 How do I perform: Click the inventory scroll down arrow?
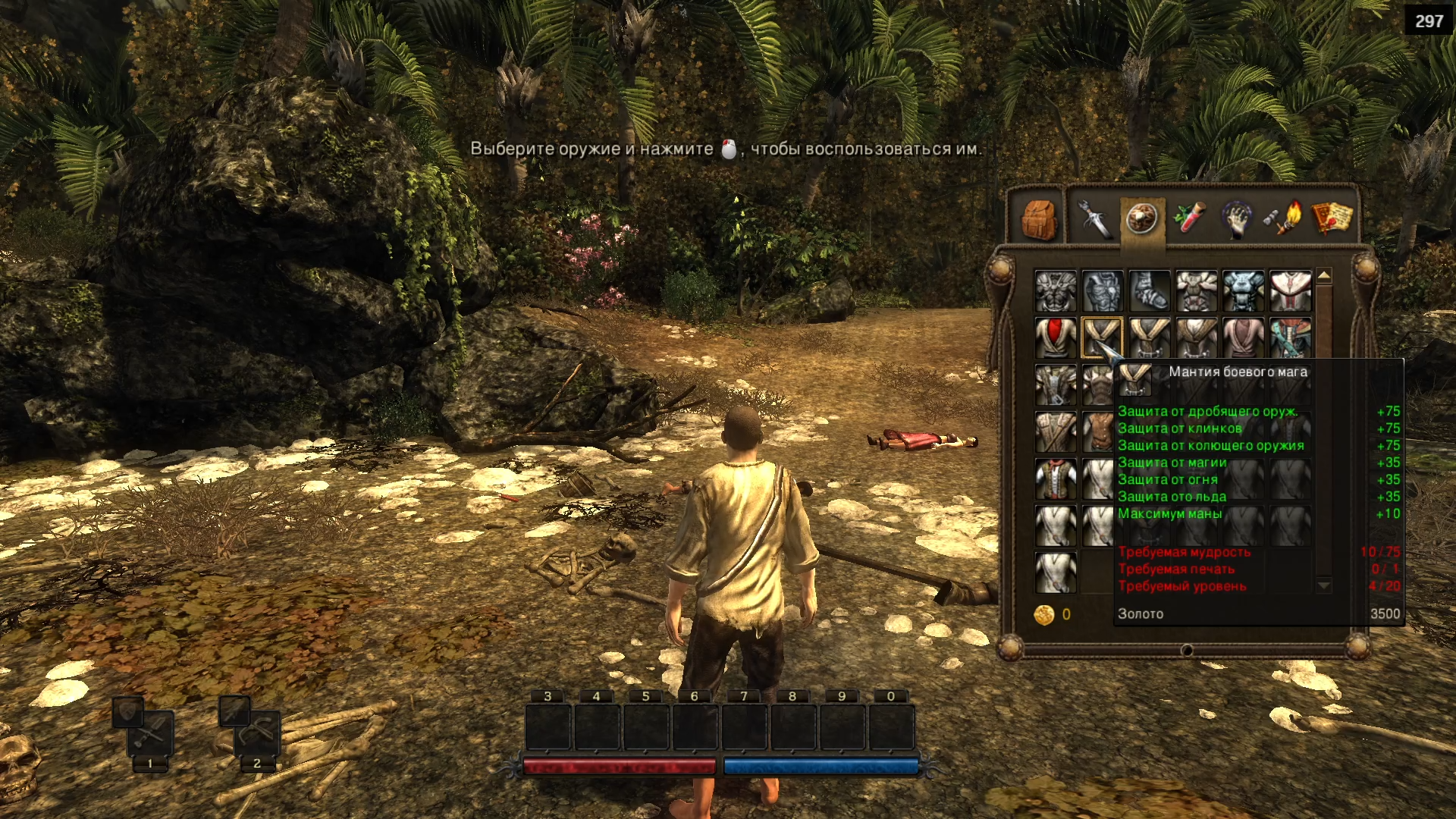click(x=1324, y=585)
